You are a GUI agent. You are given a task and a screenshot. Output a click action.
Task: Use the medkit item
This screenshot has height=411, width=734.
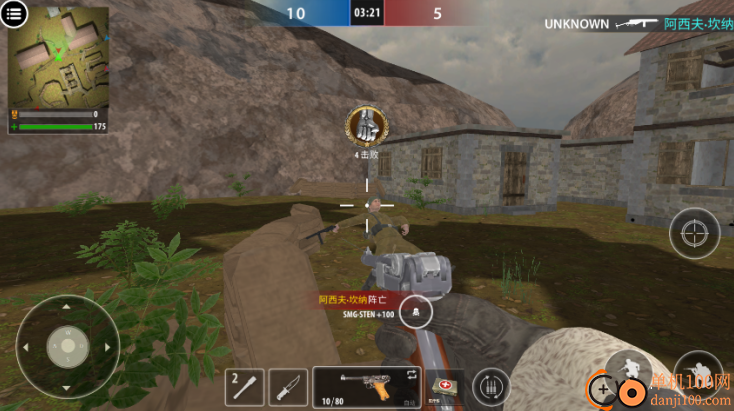(x=444, y=386)
